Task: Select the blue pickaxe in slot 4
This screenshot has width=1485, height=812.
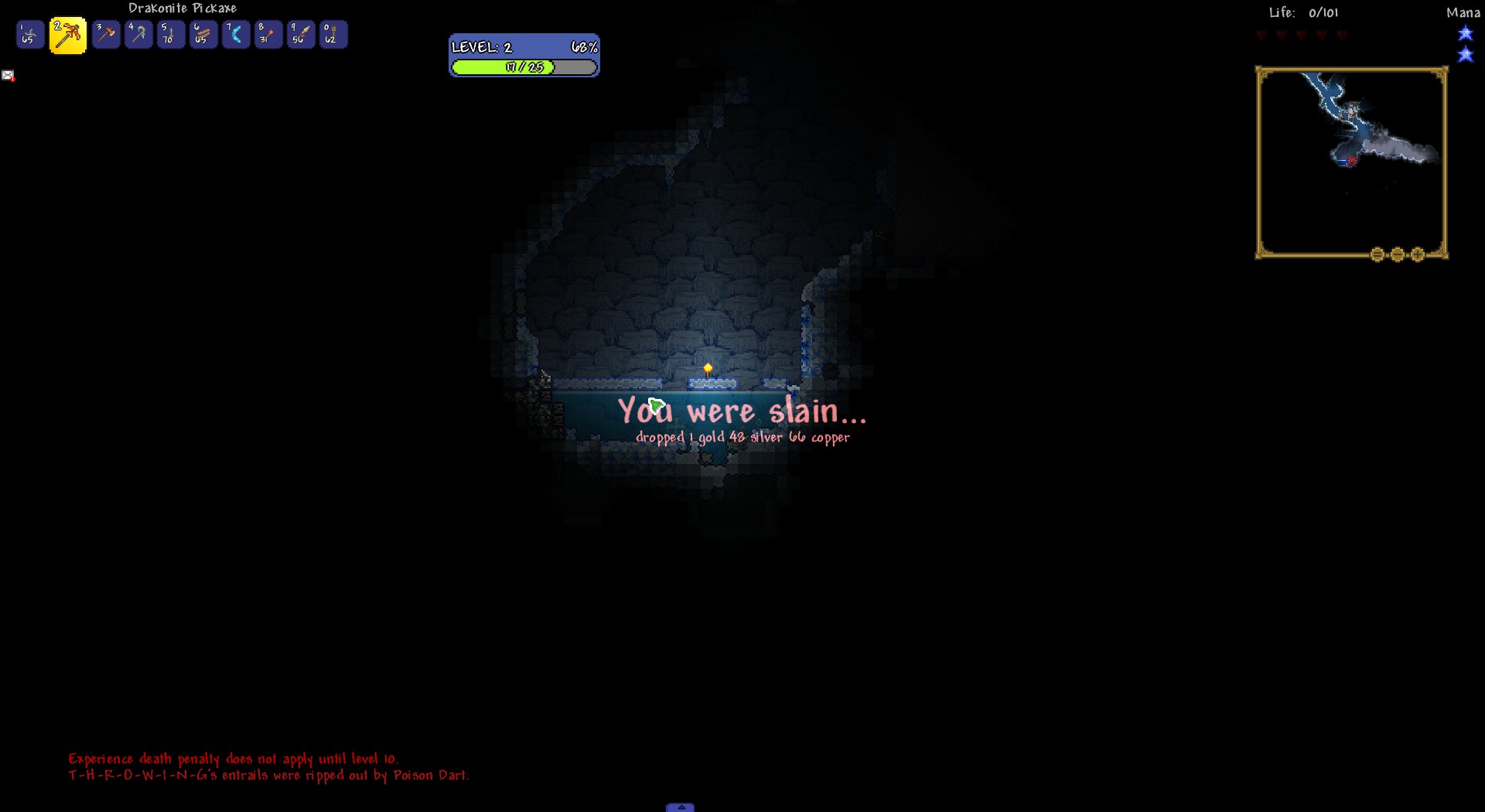Action: 138,34
